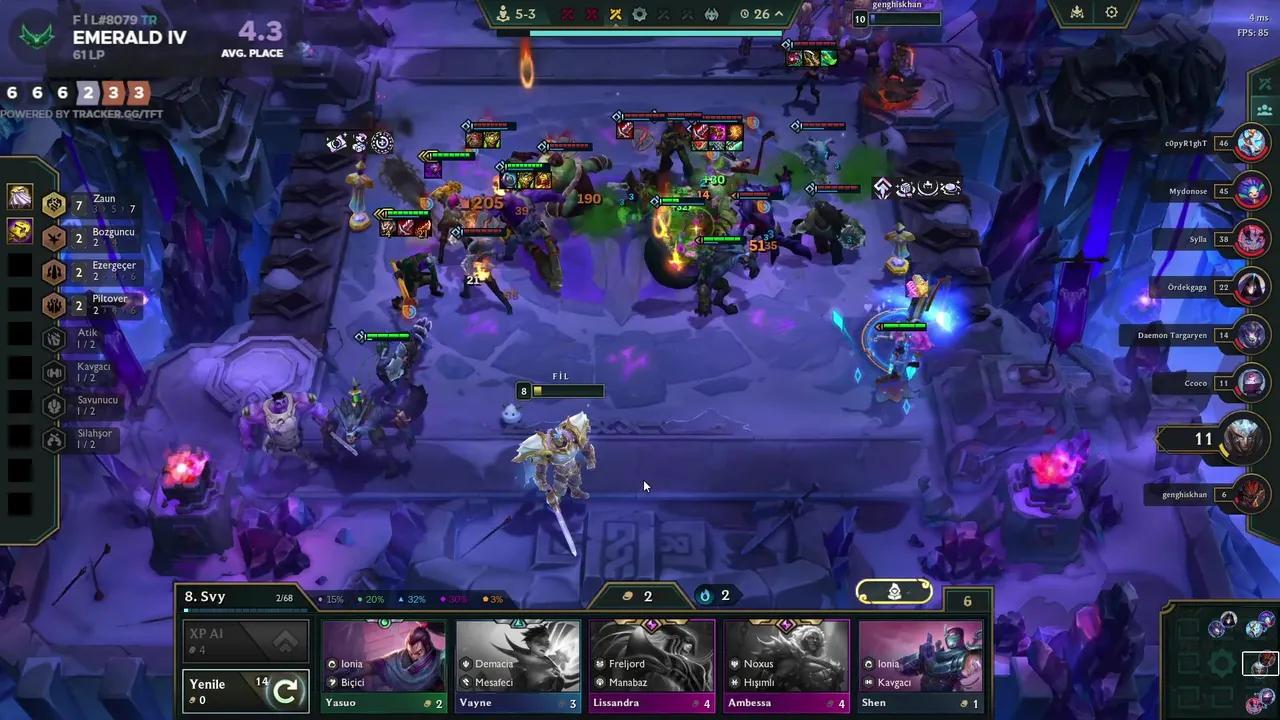Click the highlighted combat sword icon in the stage bar
The width and height of the screenshot is (1280, 720).
(615, 14)
